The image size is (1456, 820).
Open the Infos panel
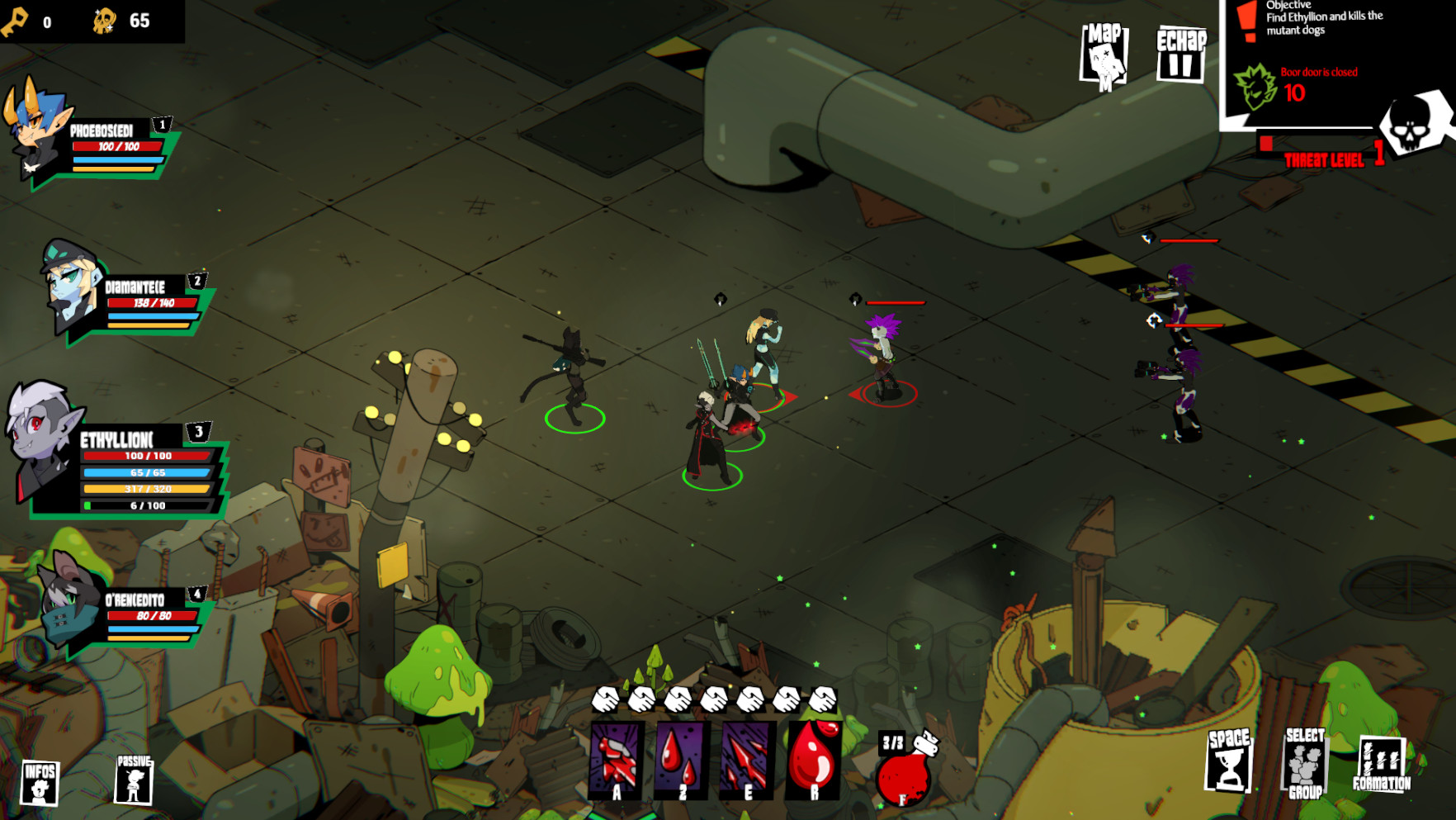click(40, 781)
